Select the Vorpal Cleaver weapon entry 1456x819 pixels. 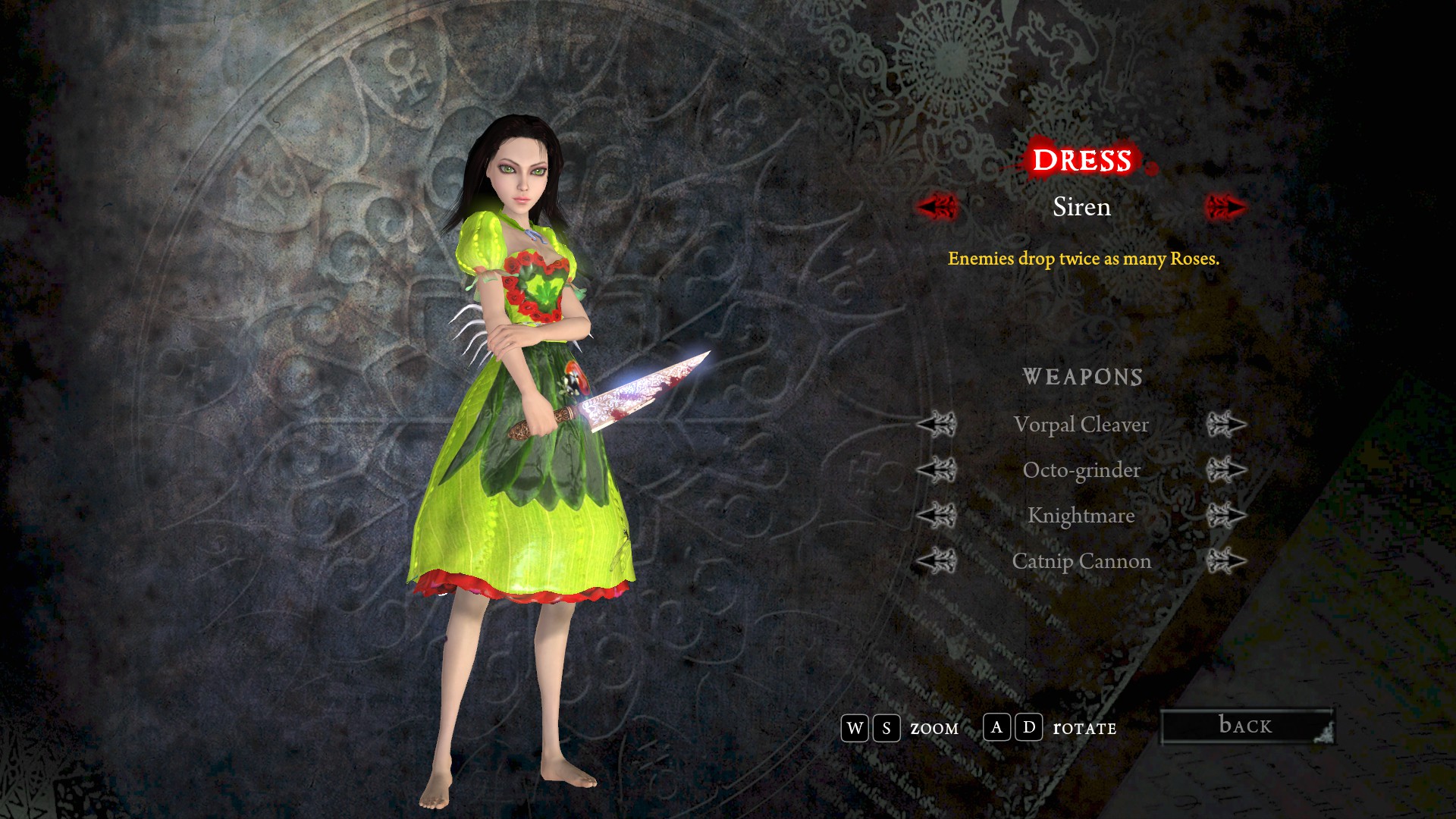tap(1081, 425)
